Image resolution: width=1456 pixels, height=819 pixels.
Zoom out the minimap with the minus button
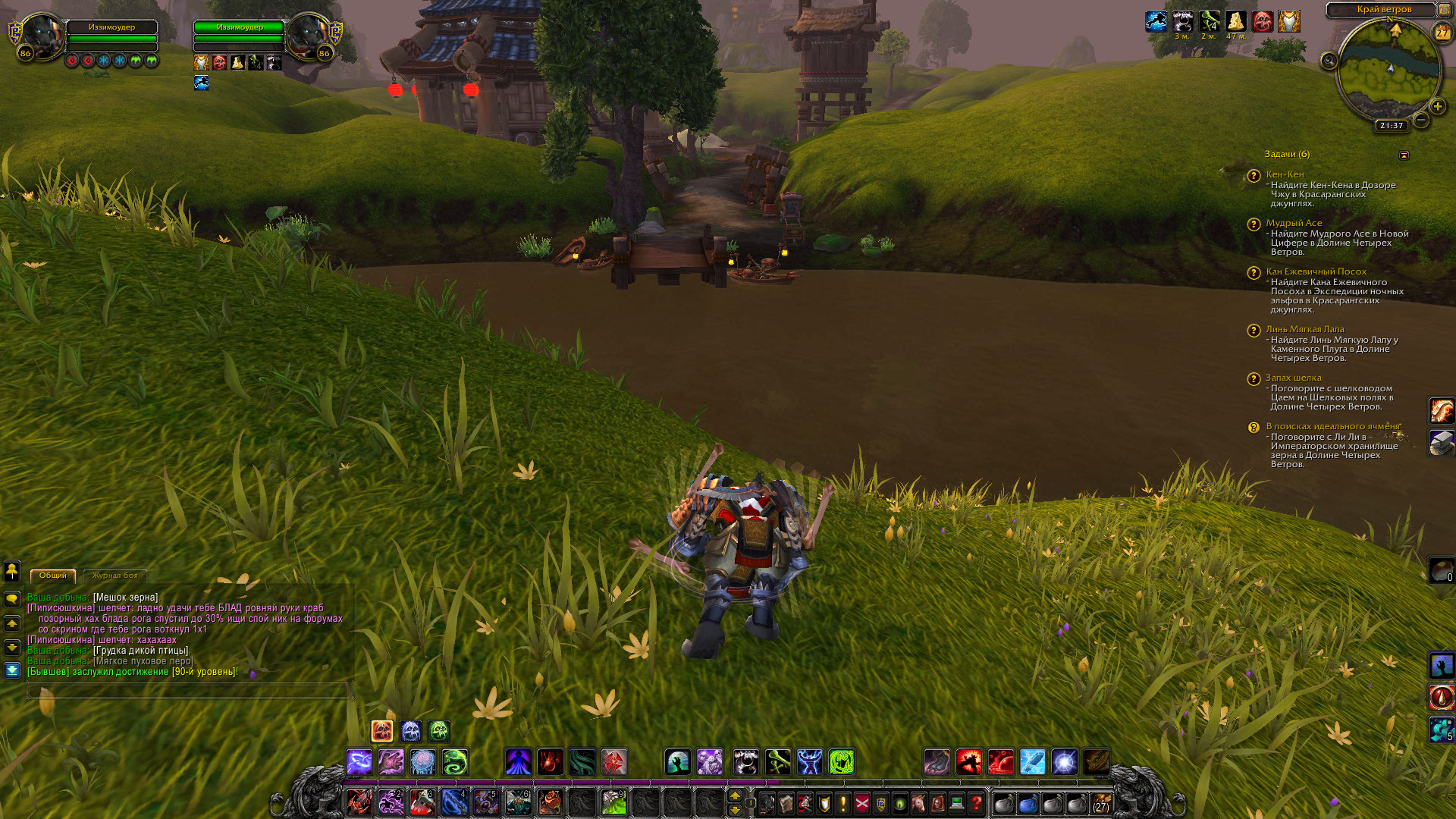tap(1421, 120)
